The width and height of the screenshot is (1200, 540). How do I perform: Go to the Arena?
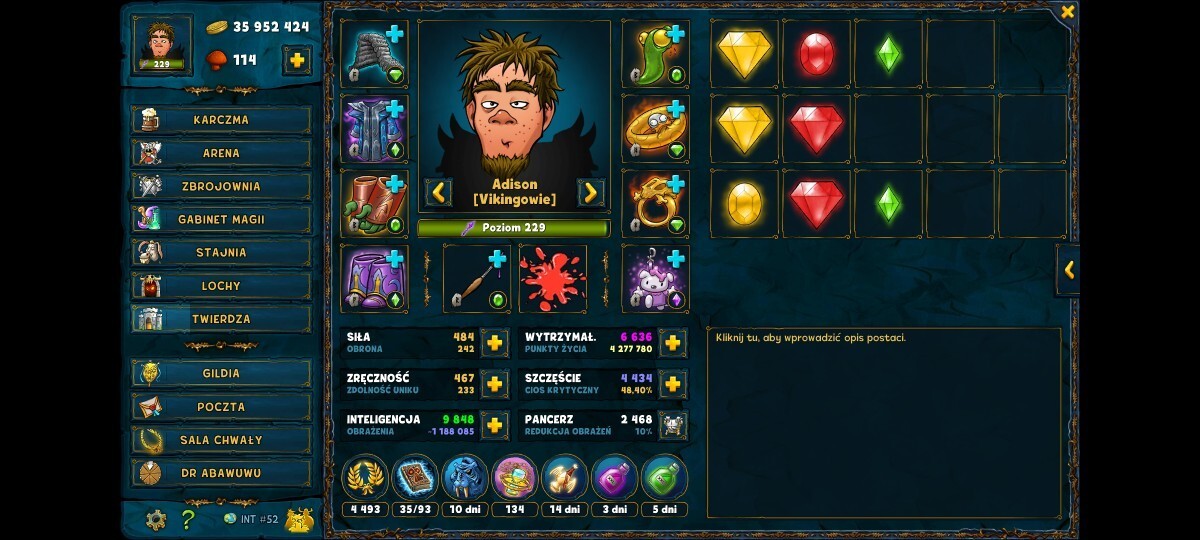tap(221, 153)
